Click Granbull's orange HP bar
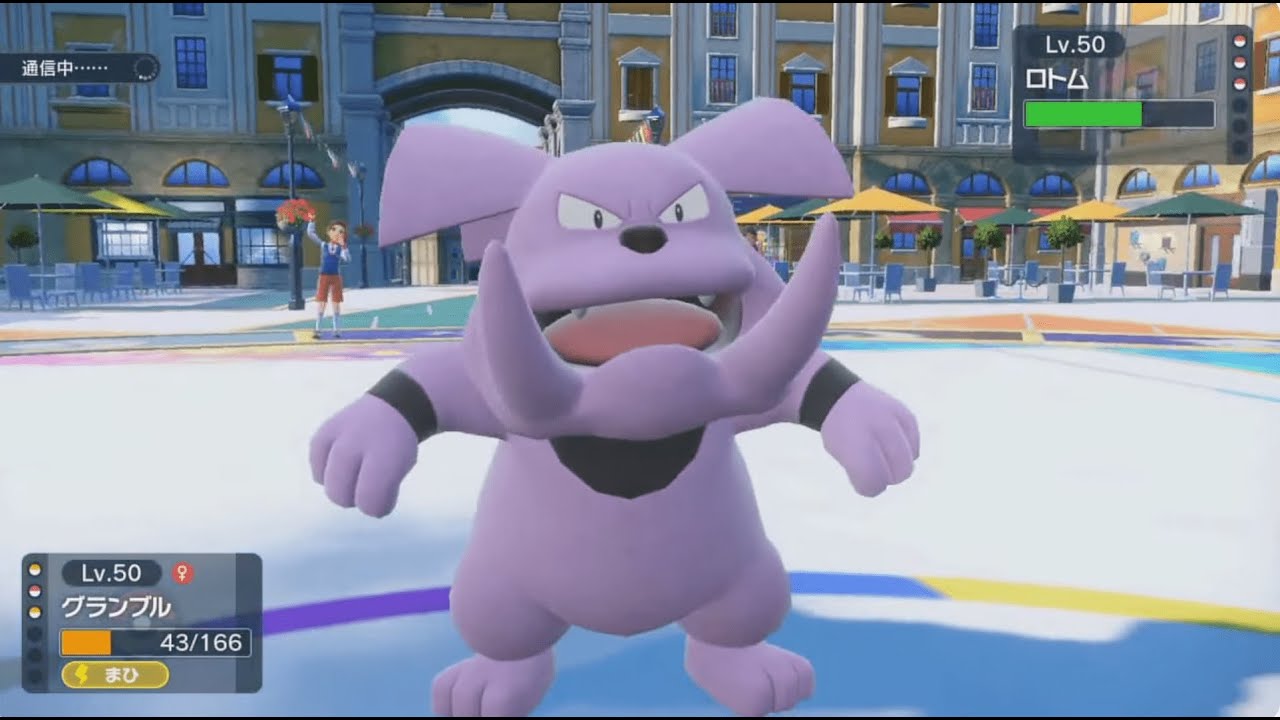The width and height of the screenshot is (1280, 720). [86, 642]
